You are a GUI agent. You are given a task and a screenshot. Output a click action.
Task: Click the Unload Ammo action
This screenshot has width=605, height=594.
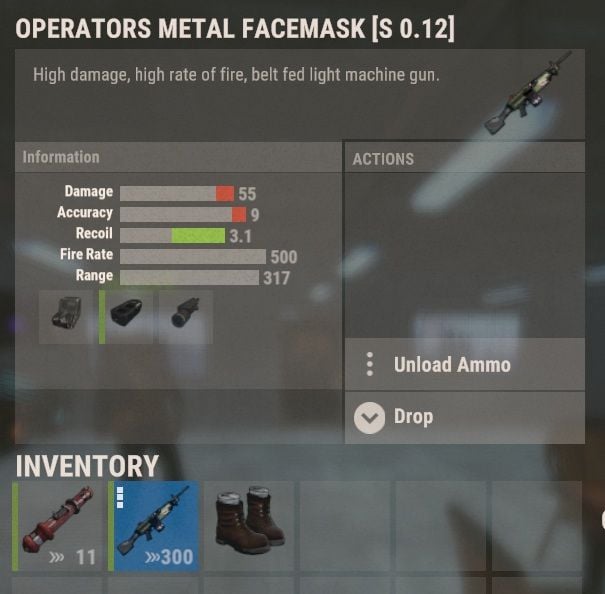(x=464, y=365)
